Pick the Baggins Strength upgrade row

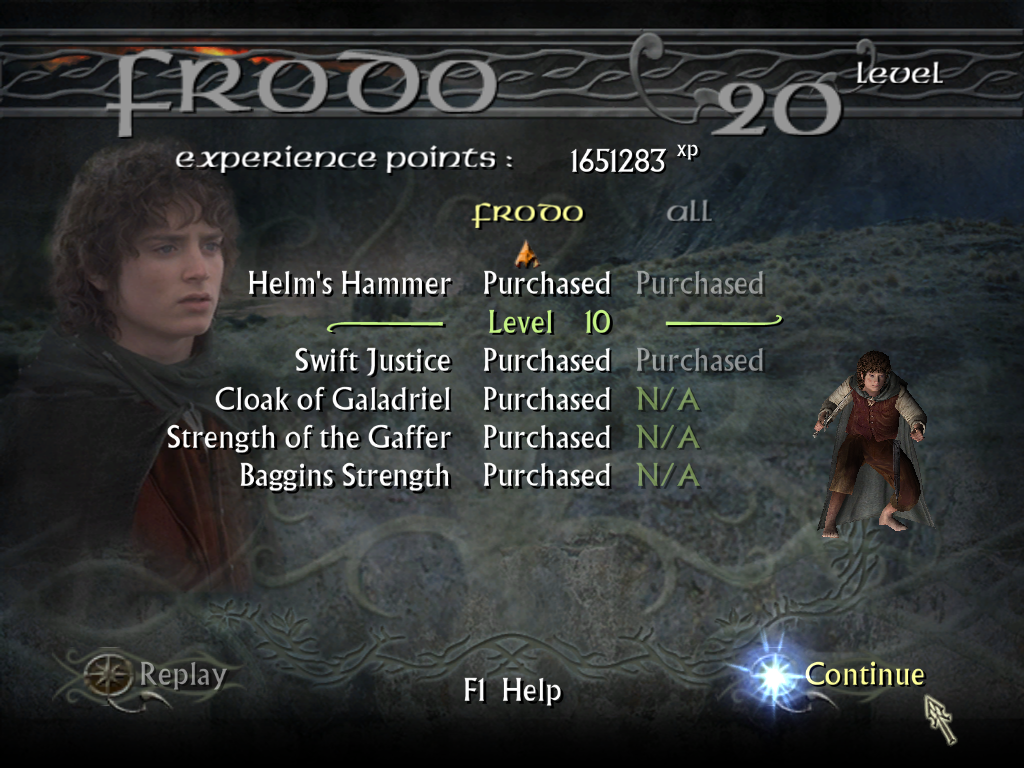click(344, 476)
